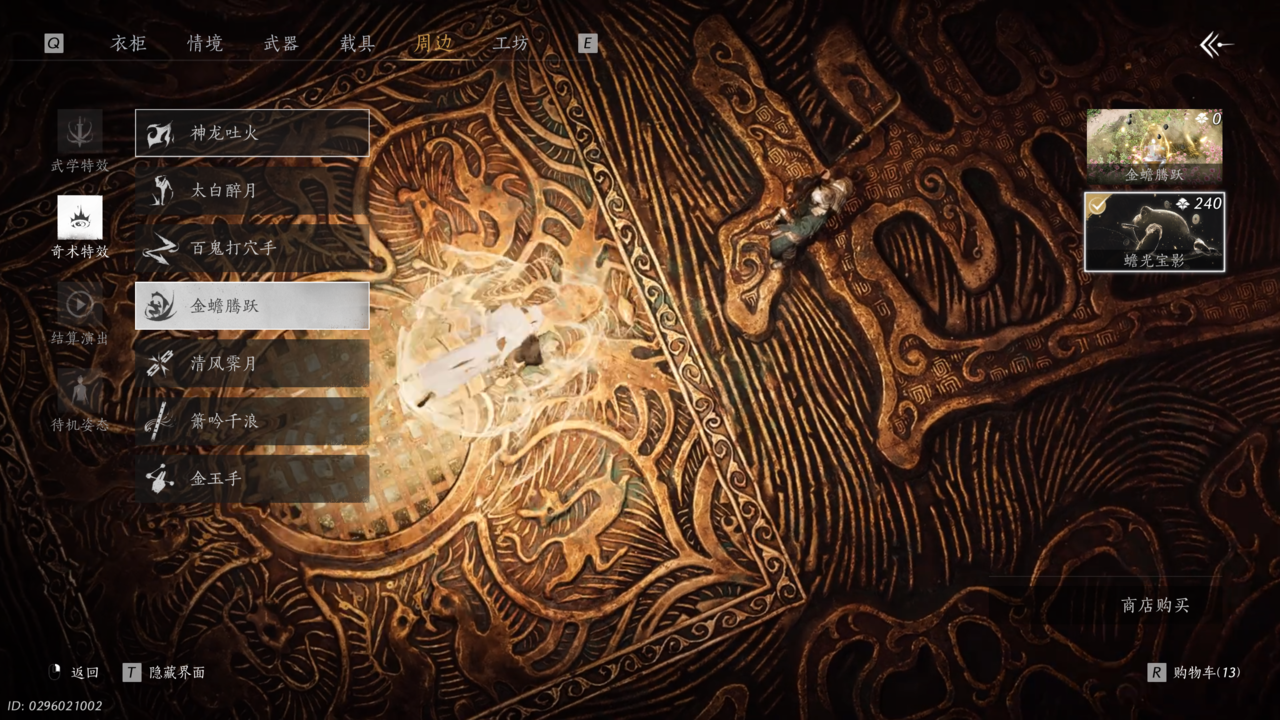Viewport: 1280px width, 720px height.
Task: Select 神龙吐火 from the list
Action: click(252, 133)
